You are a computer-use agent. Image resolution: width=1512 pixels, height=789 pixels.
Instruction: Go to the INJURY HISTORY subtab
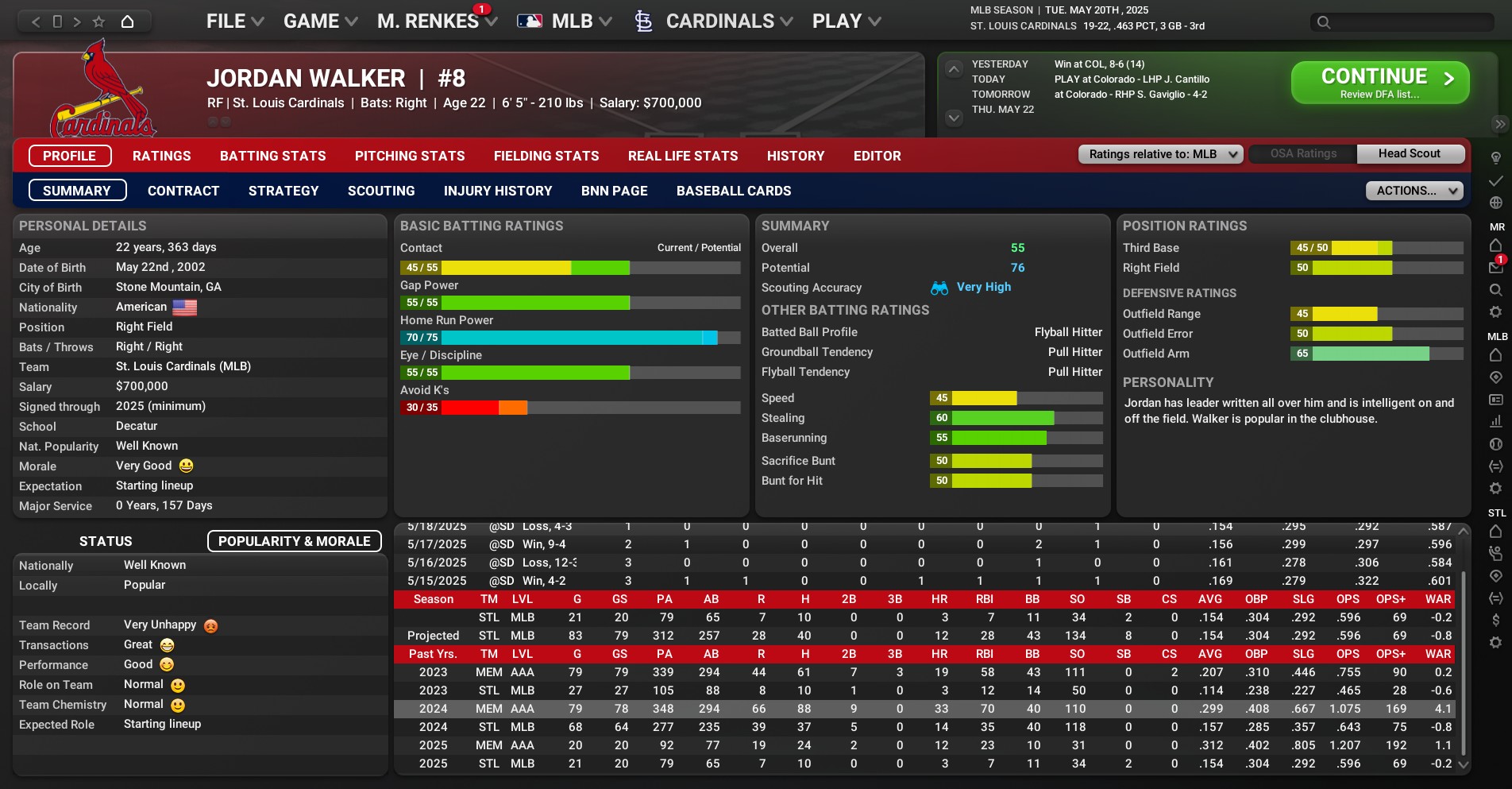point(498,191)
